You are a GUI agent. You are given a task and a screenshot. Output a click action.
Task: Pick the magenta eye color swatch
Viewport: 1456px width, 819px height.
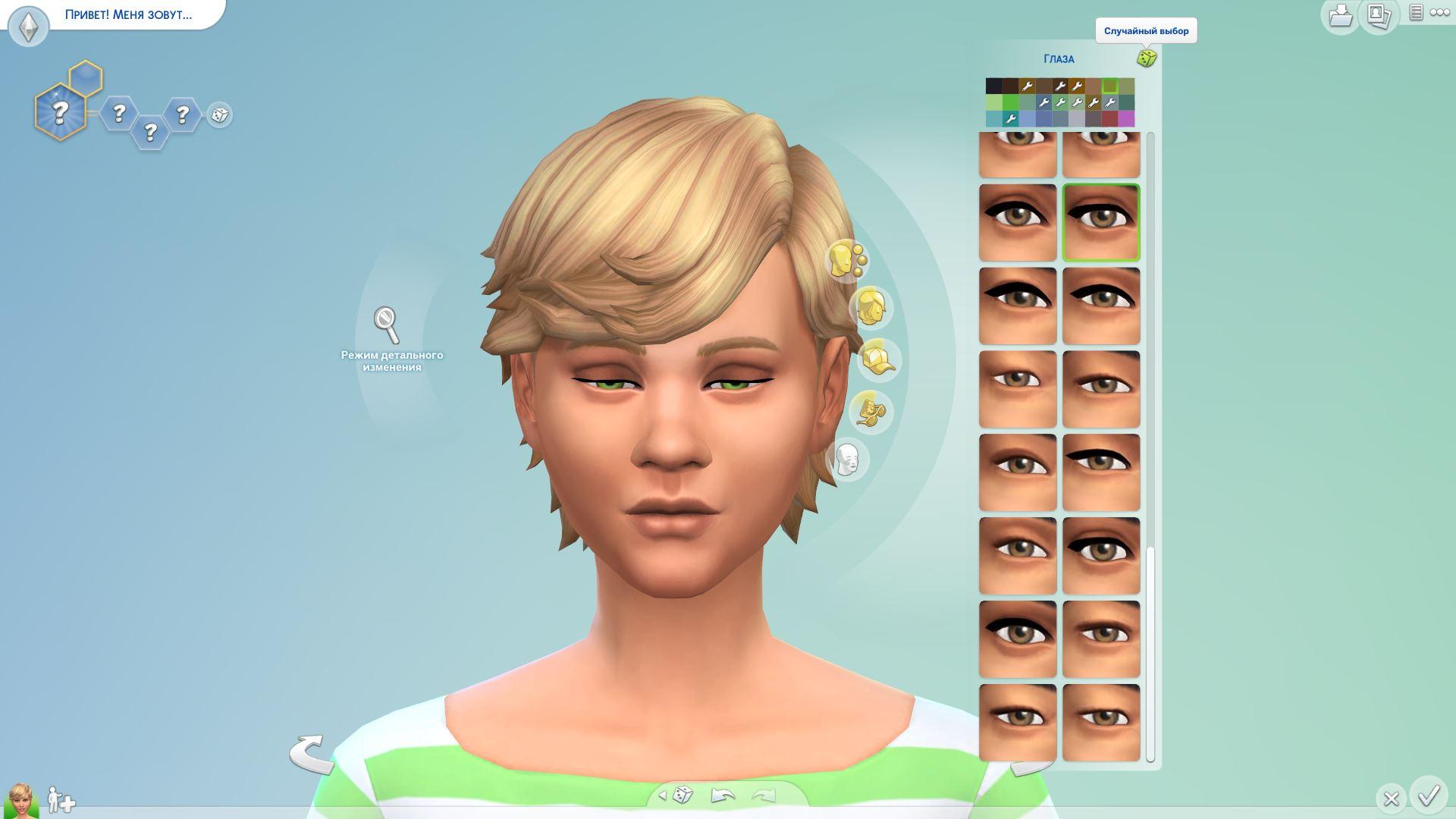pyautogui.click(x=1126, y=118)
